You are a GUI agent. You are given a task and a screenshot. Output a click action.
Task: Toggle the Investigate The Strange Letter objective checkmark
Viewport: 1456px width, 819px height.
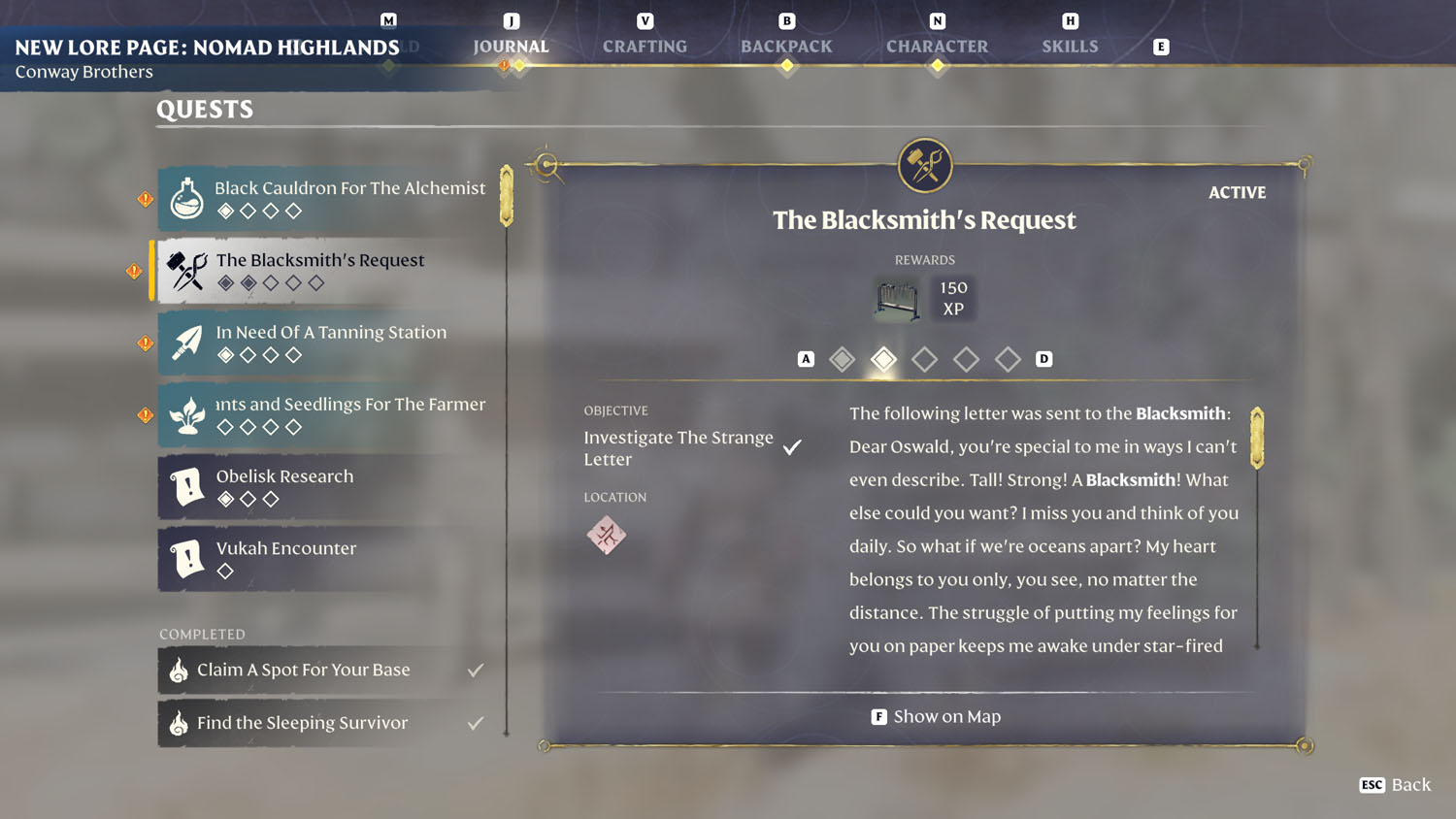click(x=792, y=446)
